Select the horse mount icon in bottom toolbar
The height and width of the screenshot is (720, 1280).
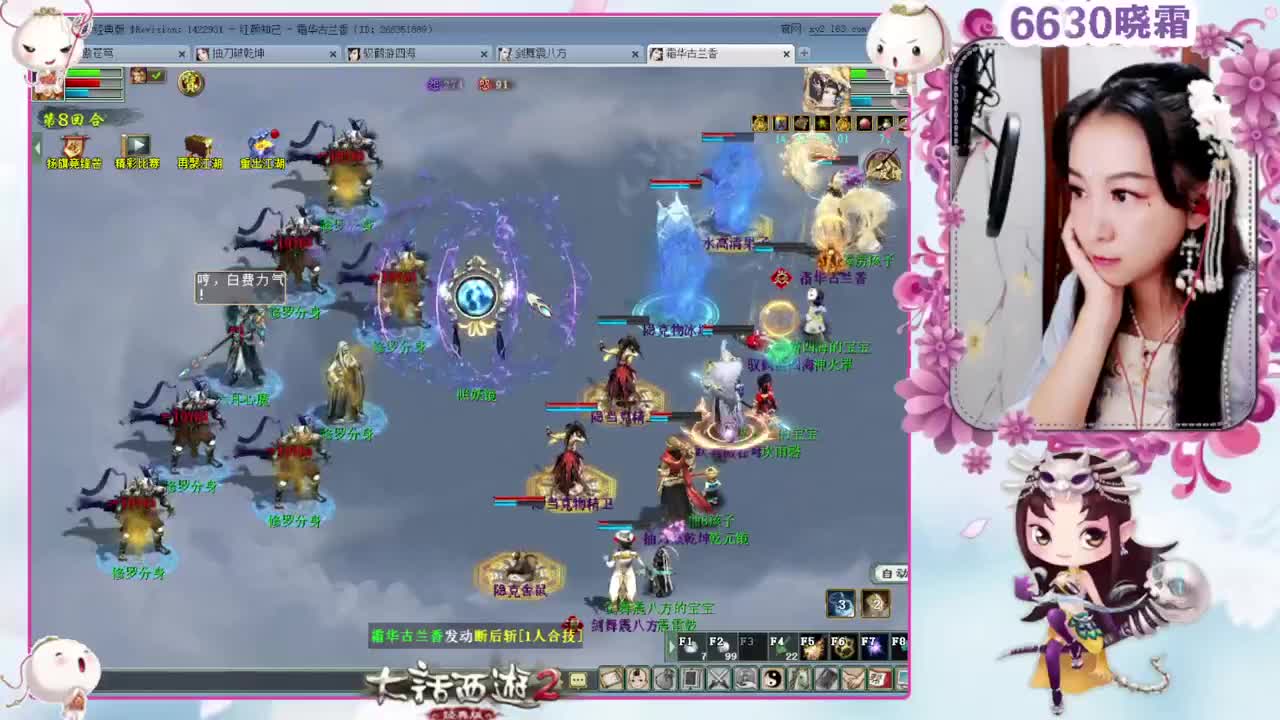tap(799, 681)
